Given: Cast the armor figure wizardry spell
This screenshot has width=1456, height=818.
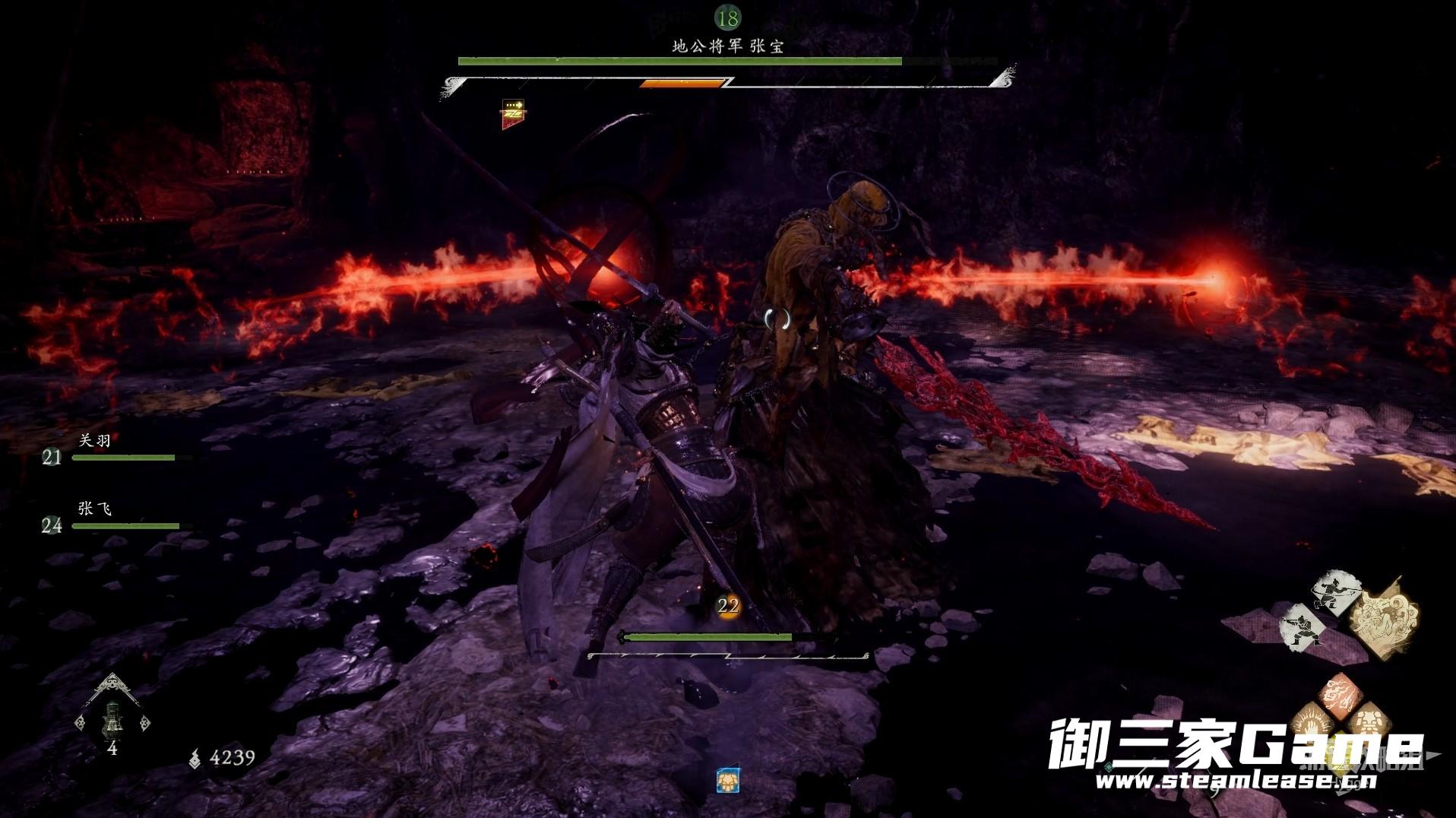Looking at the screenshot, I should pyautogui.click(x=1369, y=720).
